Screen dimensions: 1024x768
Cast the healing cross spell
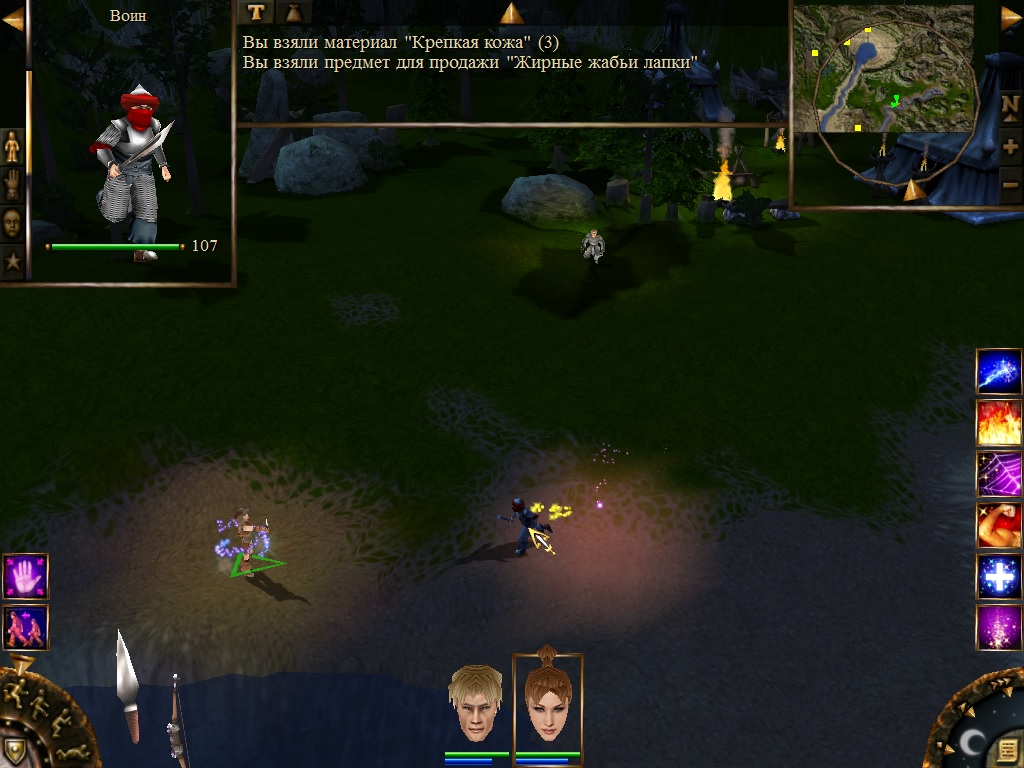(998, 577)
